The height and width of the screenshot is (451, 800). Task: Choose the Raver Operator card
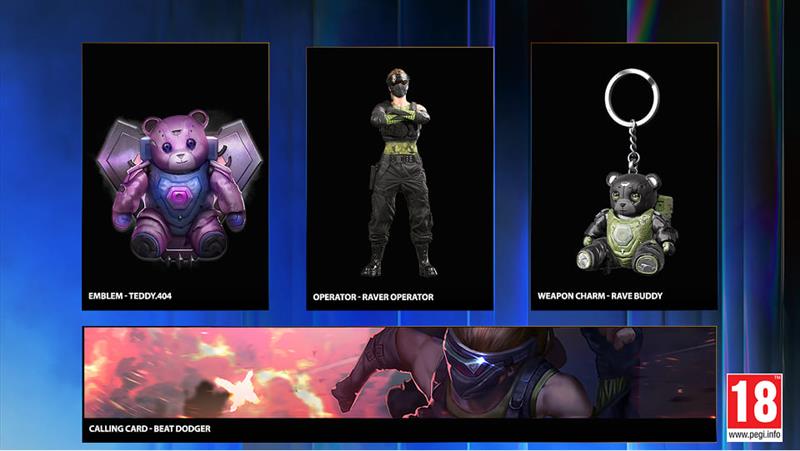(x=400, y=177)
